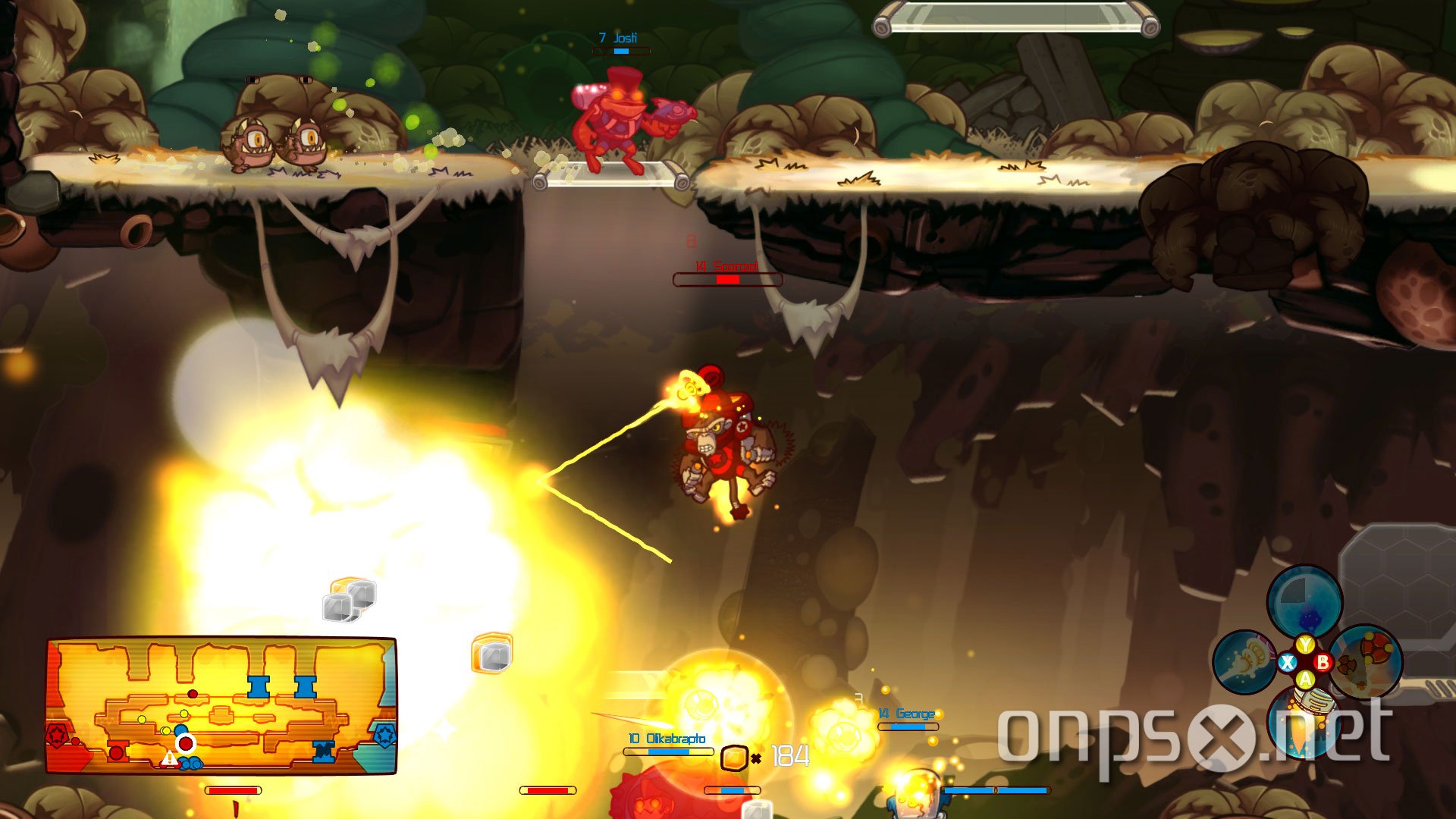Click George's nameplate near the explosion
Screen dimensions: 1456x819
905,713
